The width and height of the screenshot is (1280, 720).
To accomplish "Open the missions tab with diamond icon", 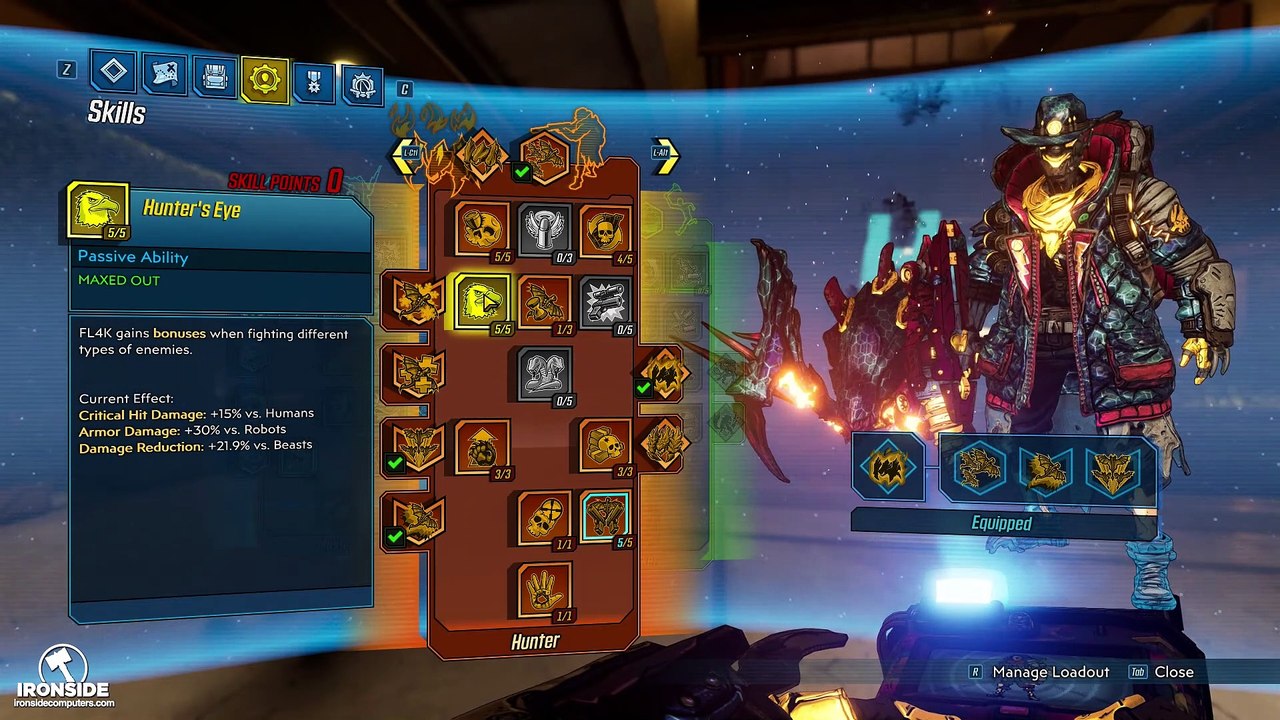I will (x=114, y=72).
